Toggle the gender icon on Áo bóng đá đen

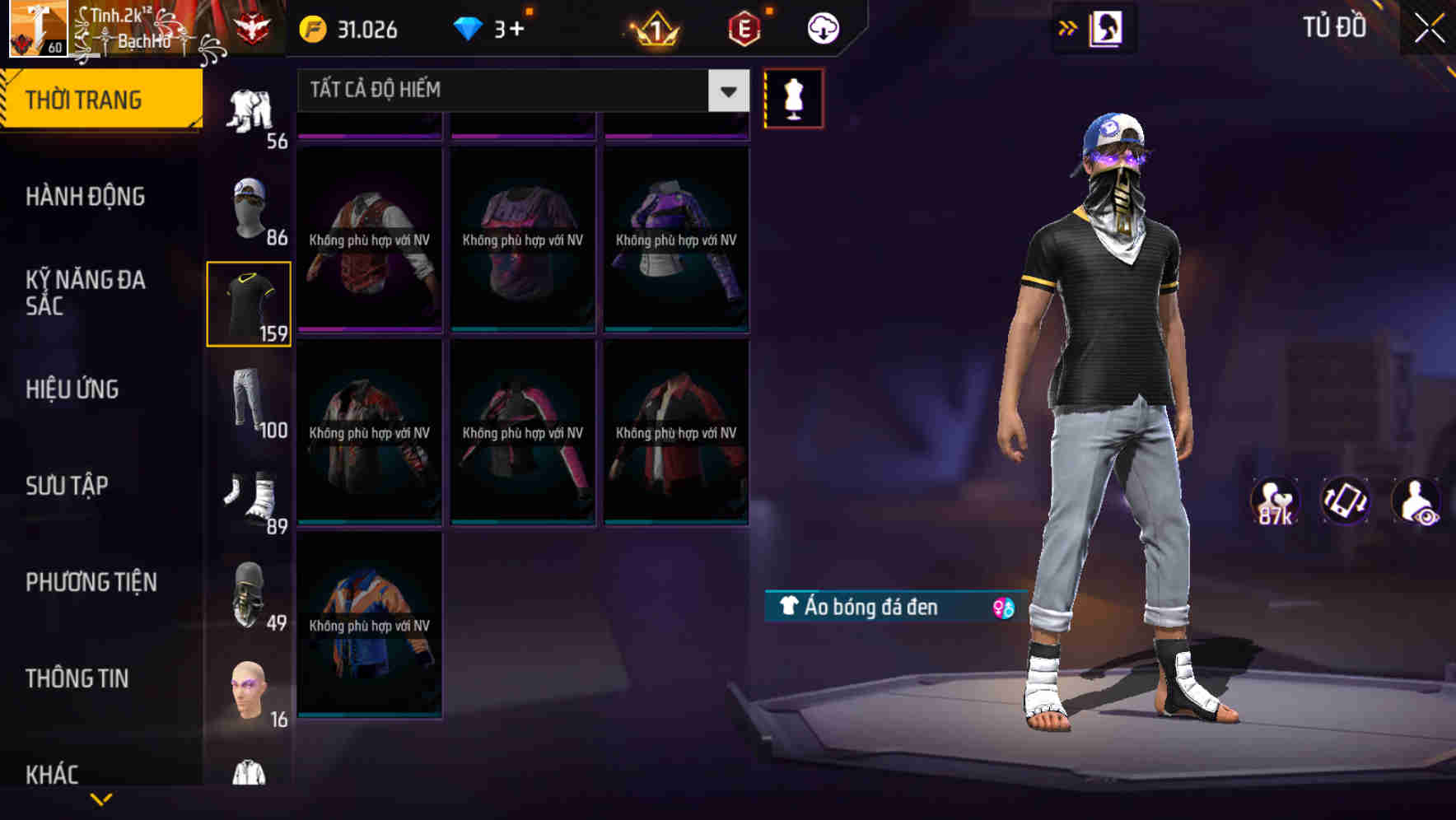tap(1001, 608)
